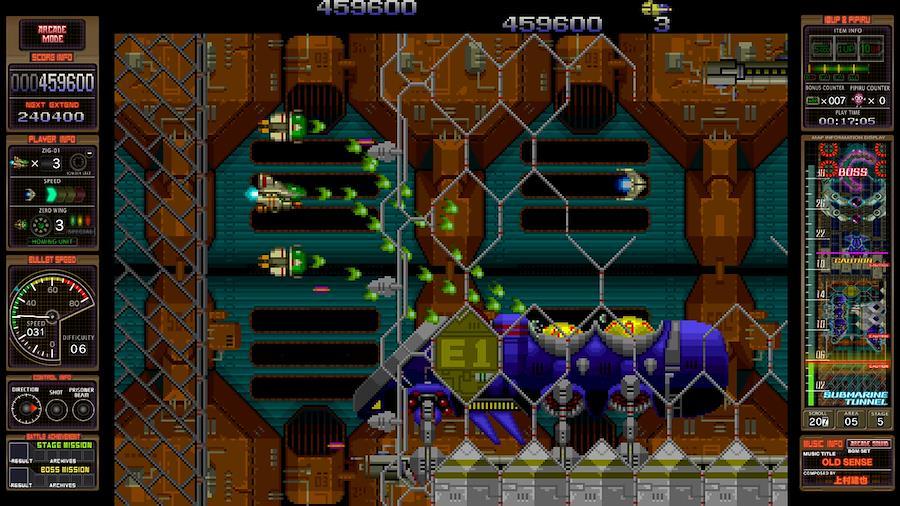The height and width of the screenshot is (506, 900).
Task: Click the BOSS marker on the stage map
Action: 852,171
